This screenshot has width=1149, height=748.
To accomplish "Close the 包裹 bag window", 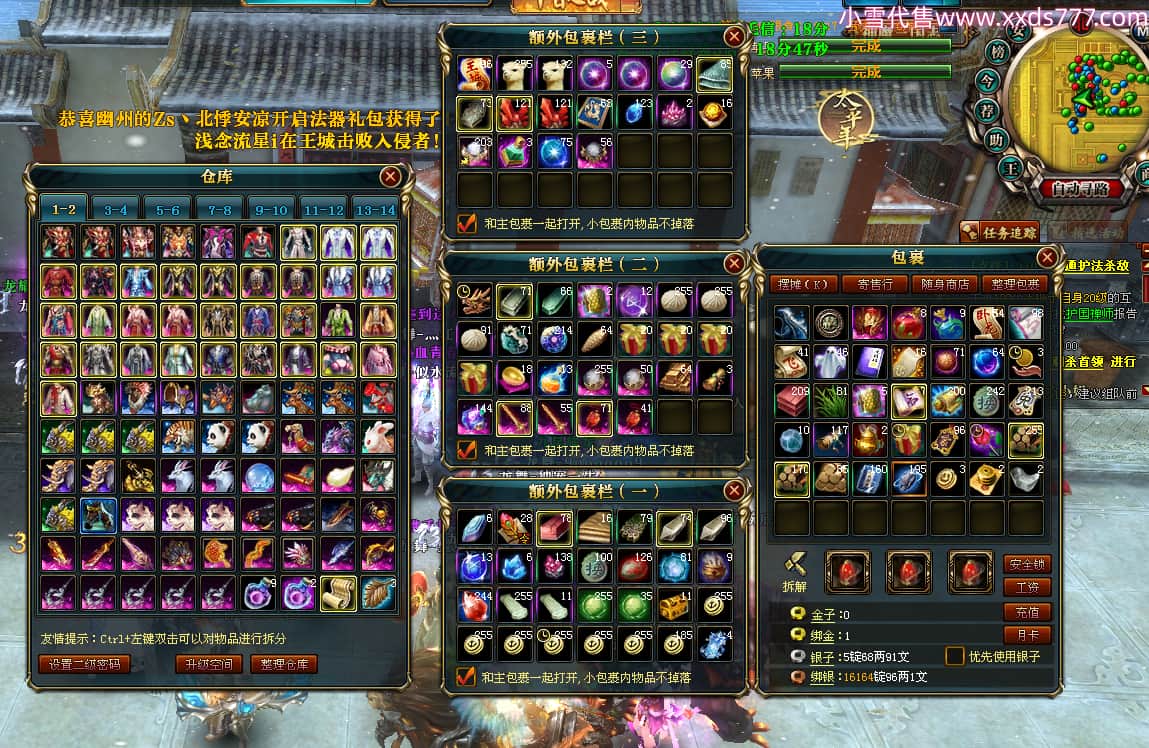I will click(x=1047, y=257).
